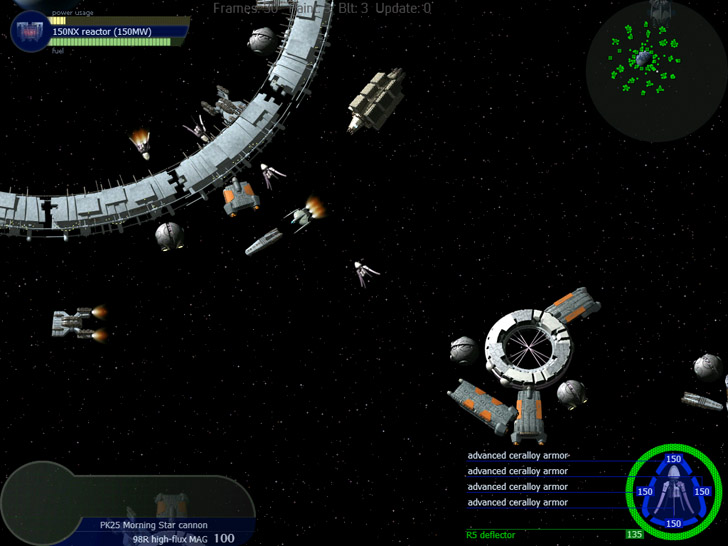Screen dimensions: 728x546
Task: Select the R5 deflector entry
Action: pos(491,535)
